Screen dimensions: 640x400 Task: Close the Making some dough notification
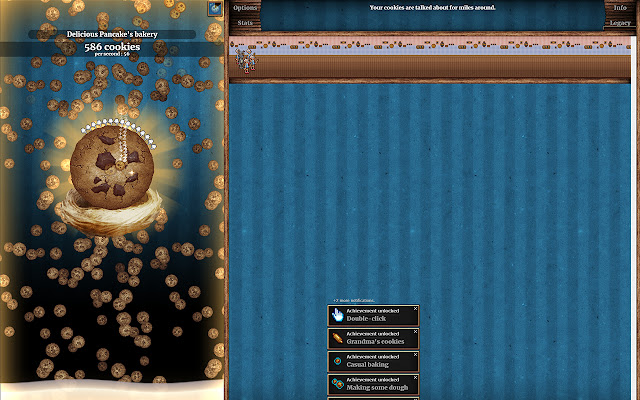[x=416, y=378]
